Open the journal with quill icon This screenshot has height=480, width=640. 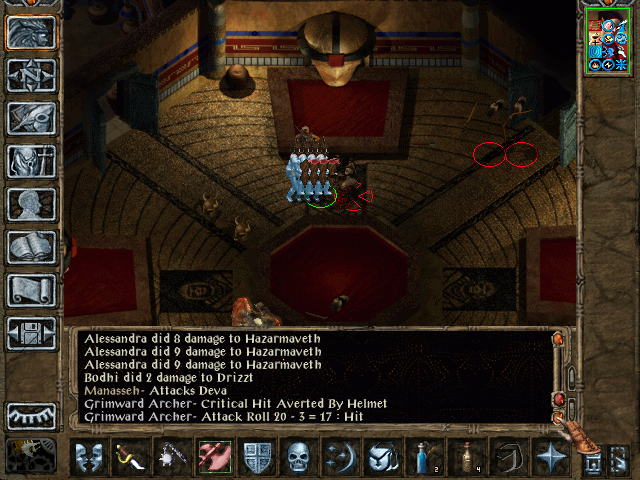31,118
